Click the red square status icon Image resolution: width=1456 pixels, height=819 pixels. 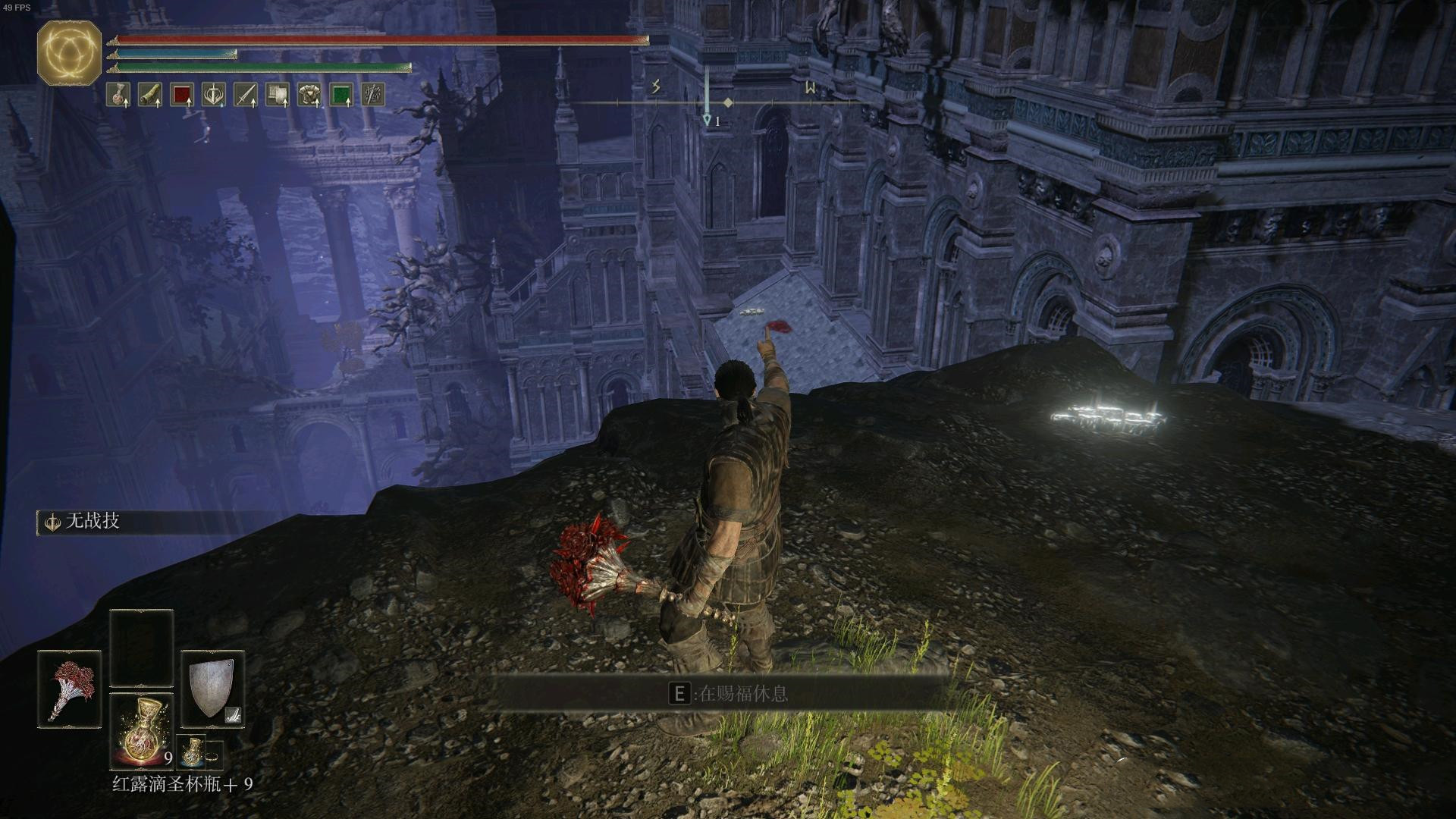click(182, 95)
